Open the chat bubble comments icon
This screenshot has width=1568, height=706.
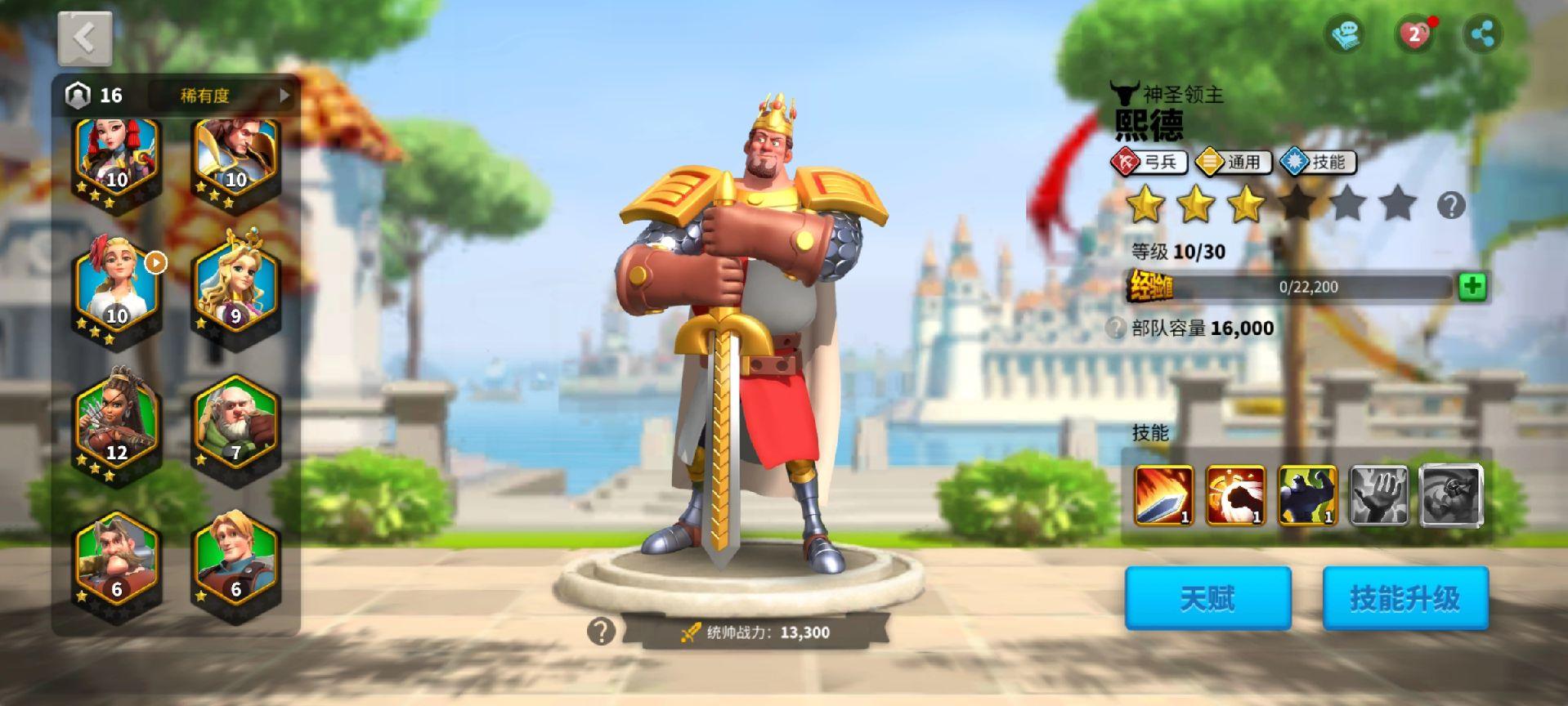coord(1345,35)
